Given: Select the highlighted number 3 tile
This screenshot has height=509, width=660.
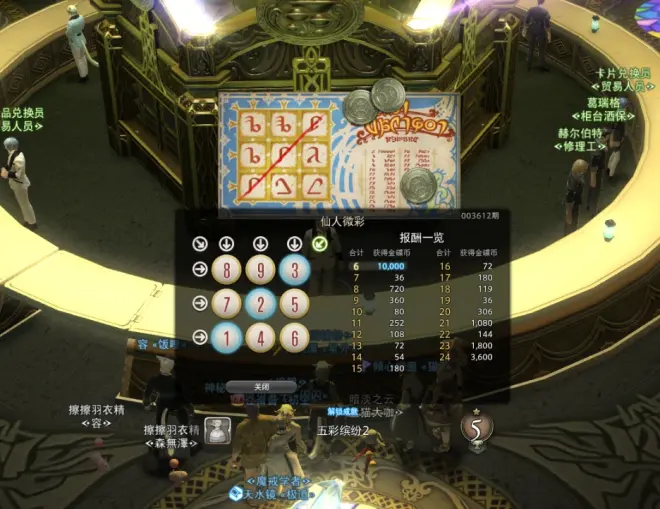Looking at the screenshot, I should (x=294, y=269).
